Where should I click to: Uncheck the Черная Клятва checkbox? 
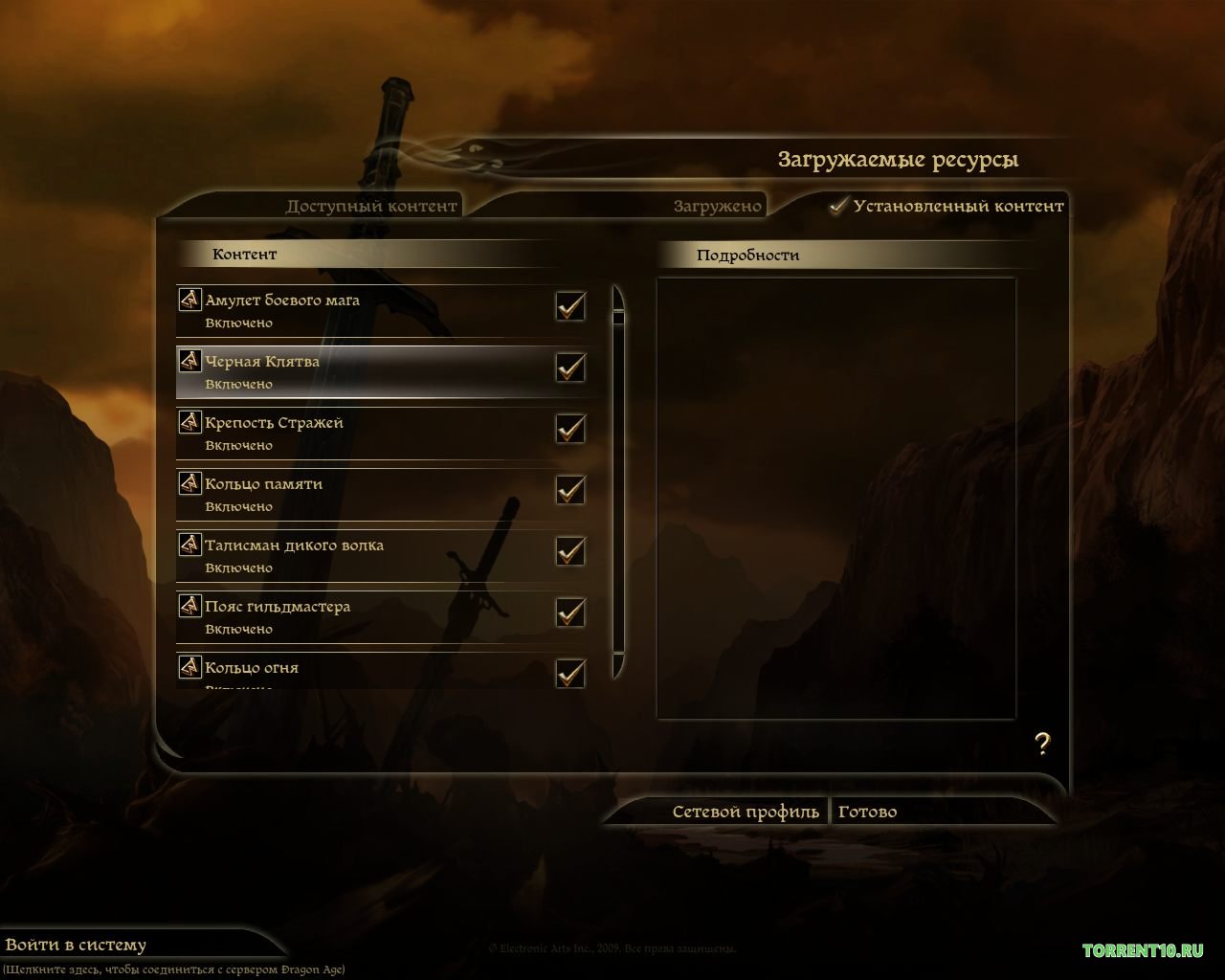[x=570, y=367]
